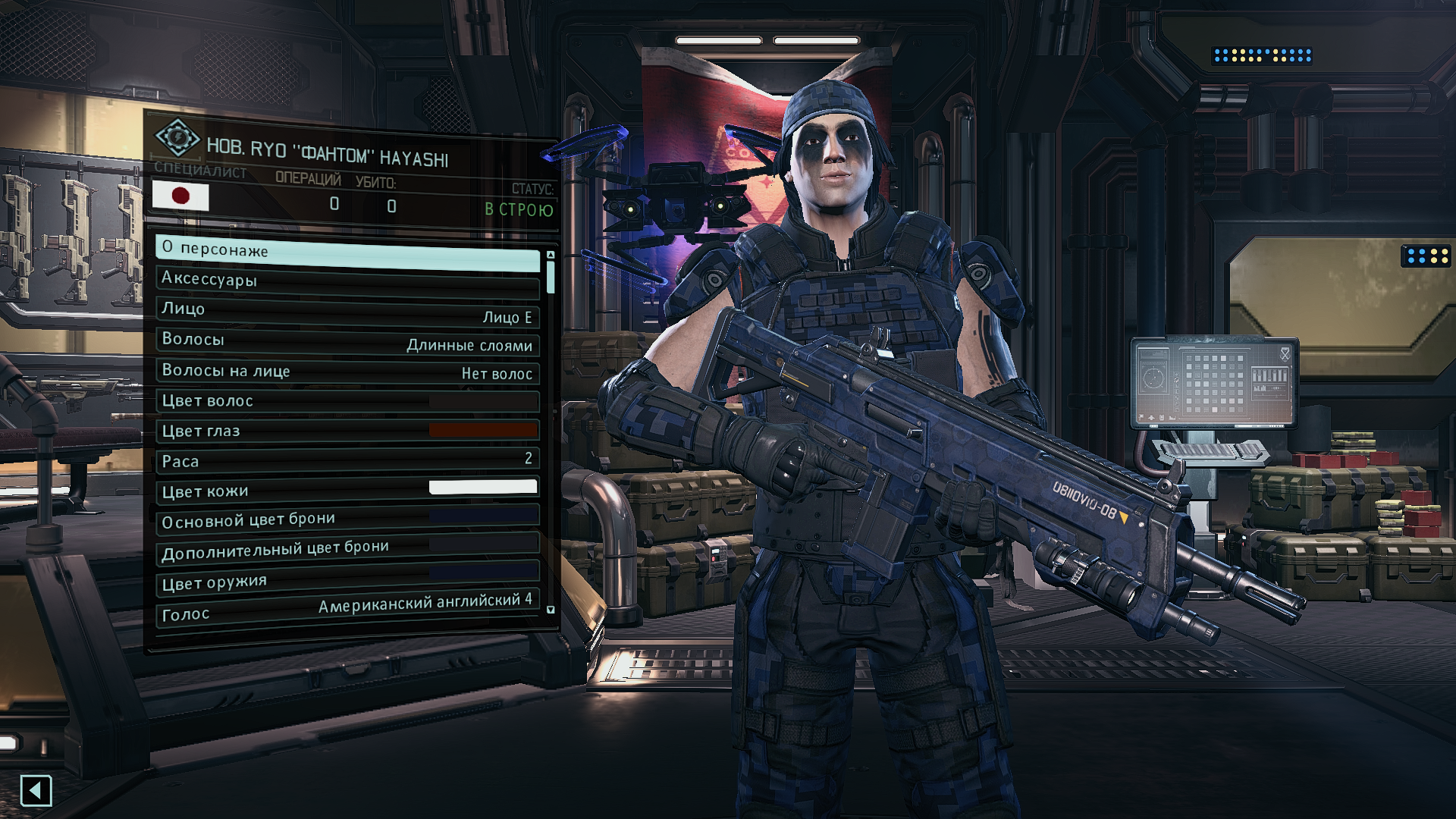Viewport: 1456px width, 819px height.
Task: Select the «Волосы» hairstyle row
Action: 347,341
